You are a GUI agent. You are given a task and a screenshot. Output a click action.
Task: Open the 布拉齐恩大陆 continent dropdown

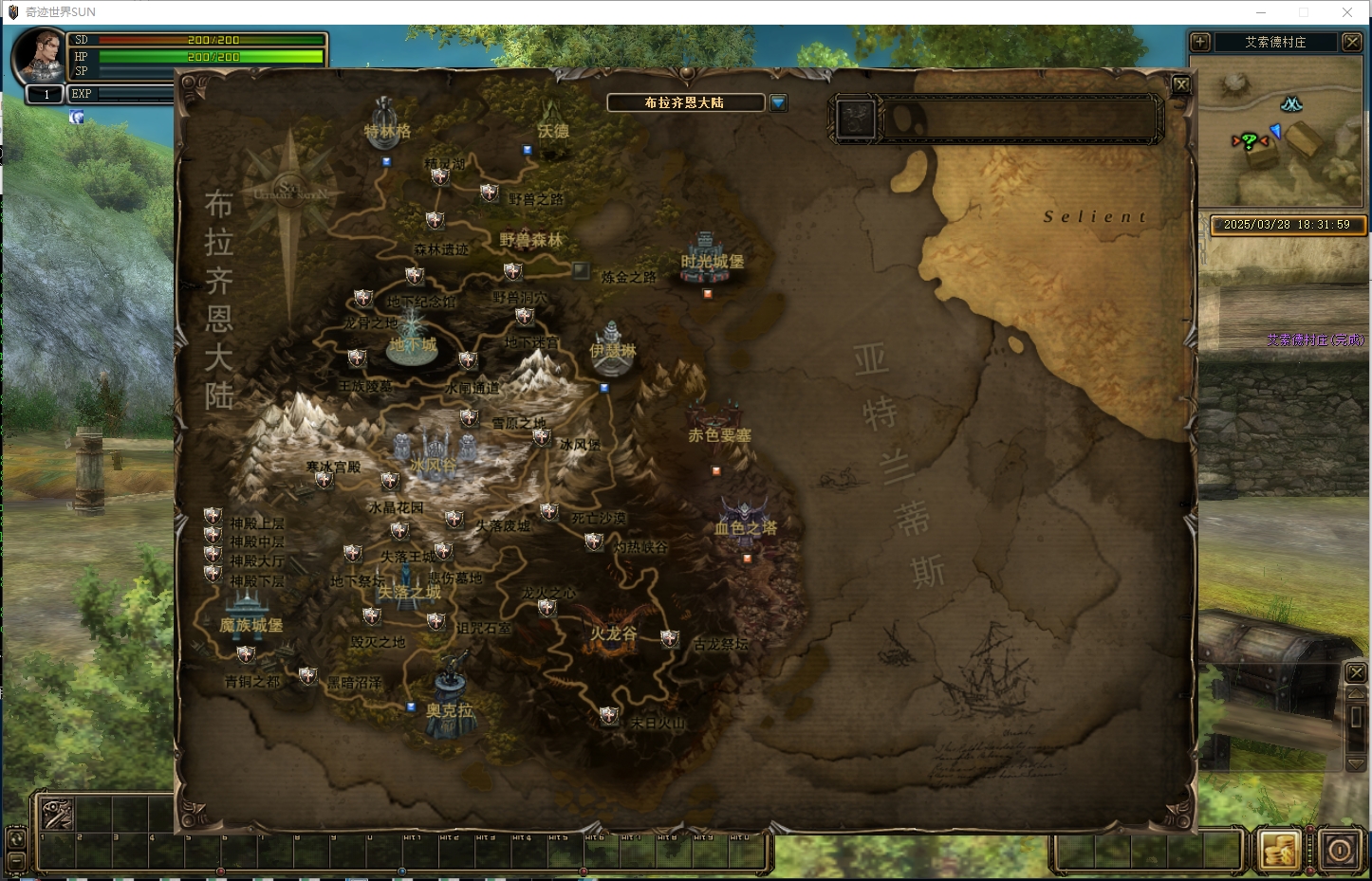(778, 102)
